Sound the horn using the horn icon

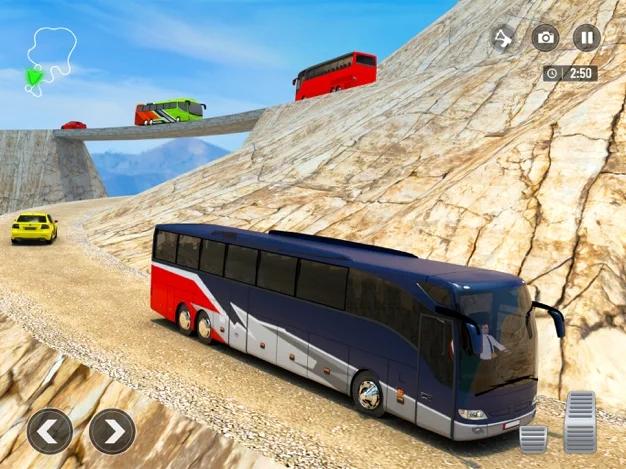click(x=503, y=38)
